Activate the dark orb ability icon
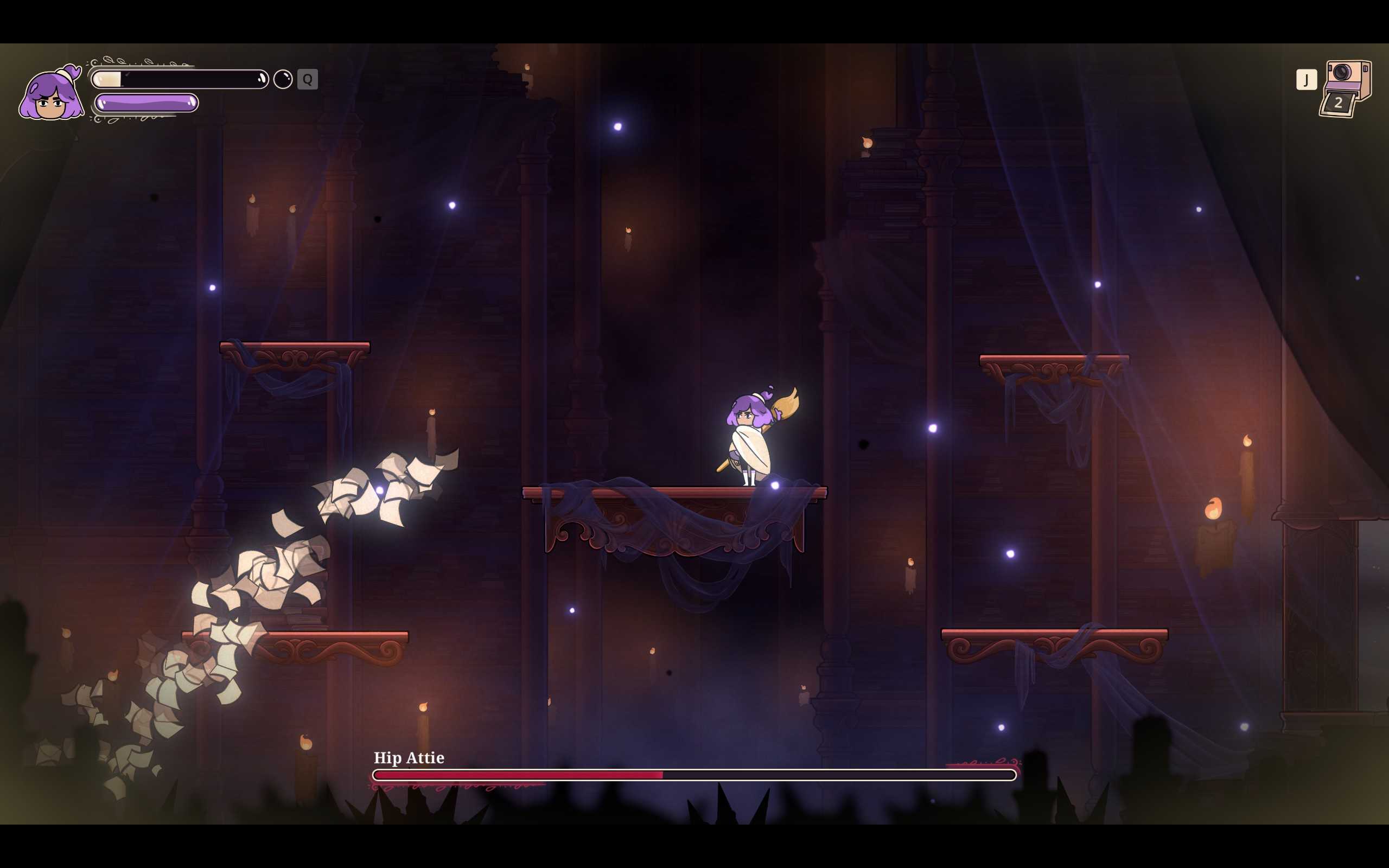The height and width of the screenshot is (868, 1389). pyautogui.click(x=282, y=79)
